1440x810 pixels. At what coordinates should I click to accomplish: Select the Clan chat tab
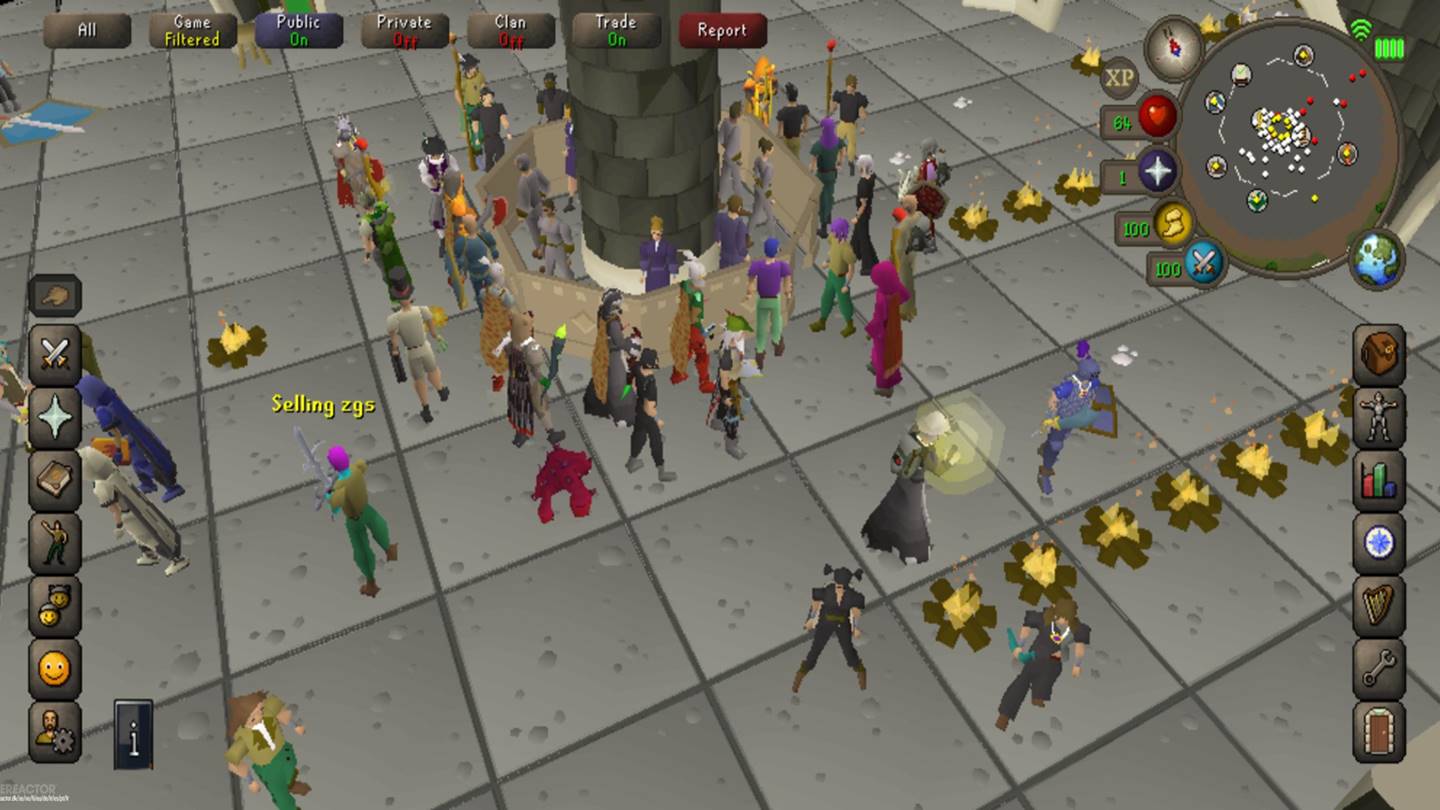[x=511, y=30]
